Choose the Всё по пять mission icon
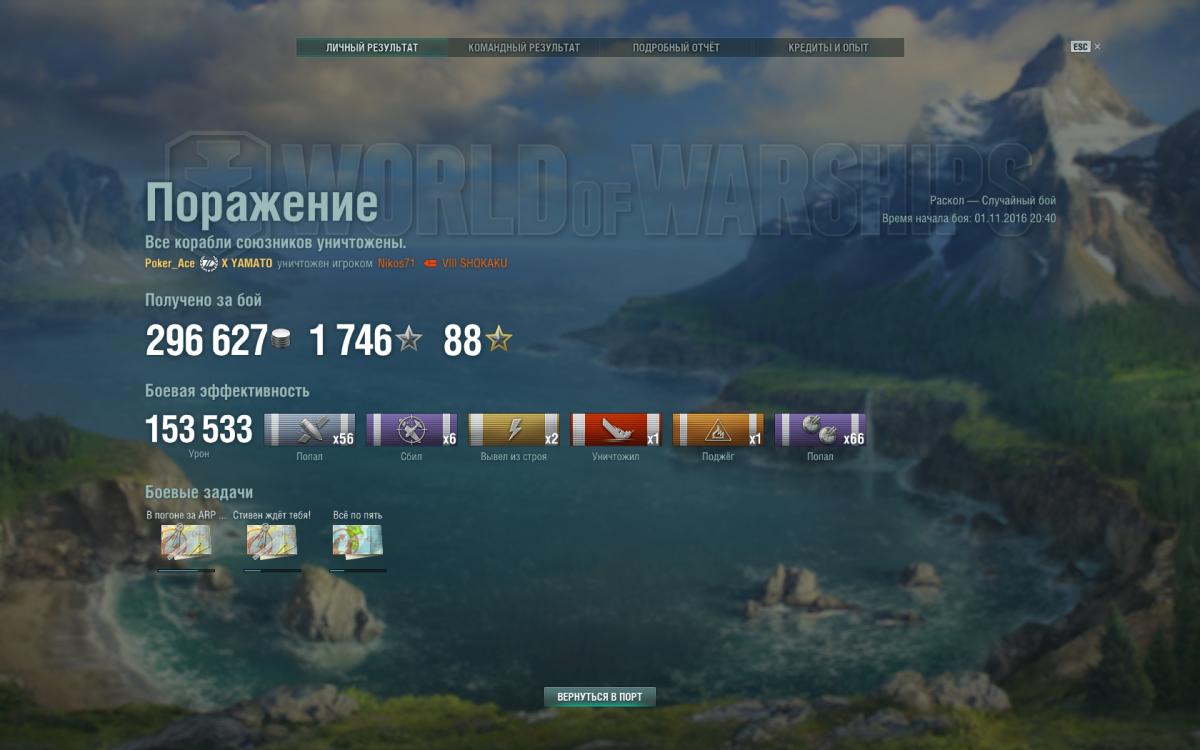Image resolution: width=1200 pixels, height=750 pixels. click(x=358, y=541)
